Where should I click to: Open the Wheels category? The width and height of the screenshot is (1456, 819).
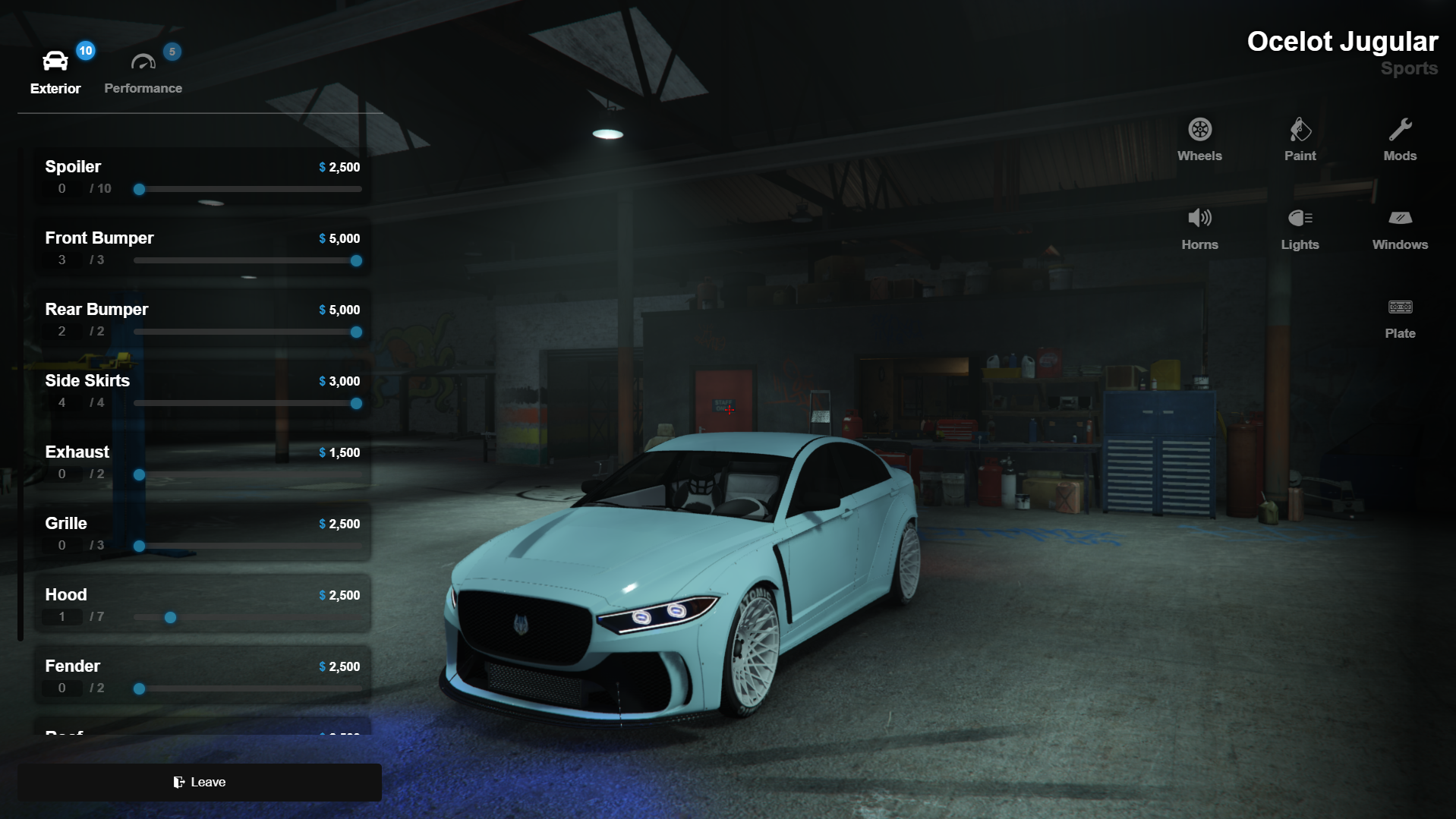tap(1199, 140)
